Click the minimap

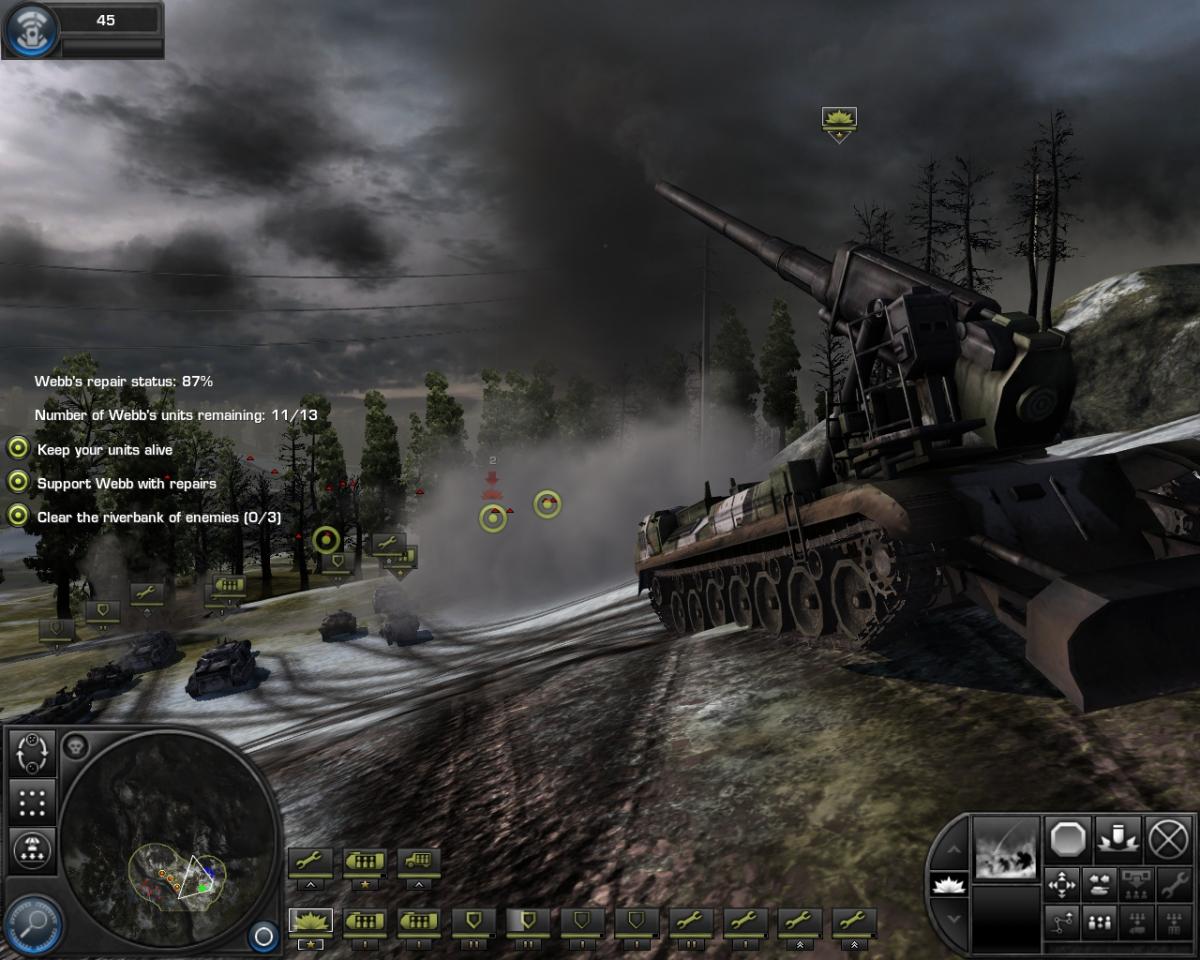pyautogui.click(x=168, y=840)
